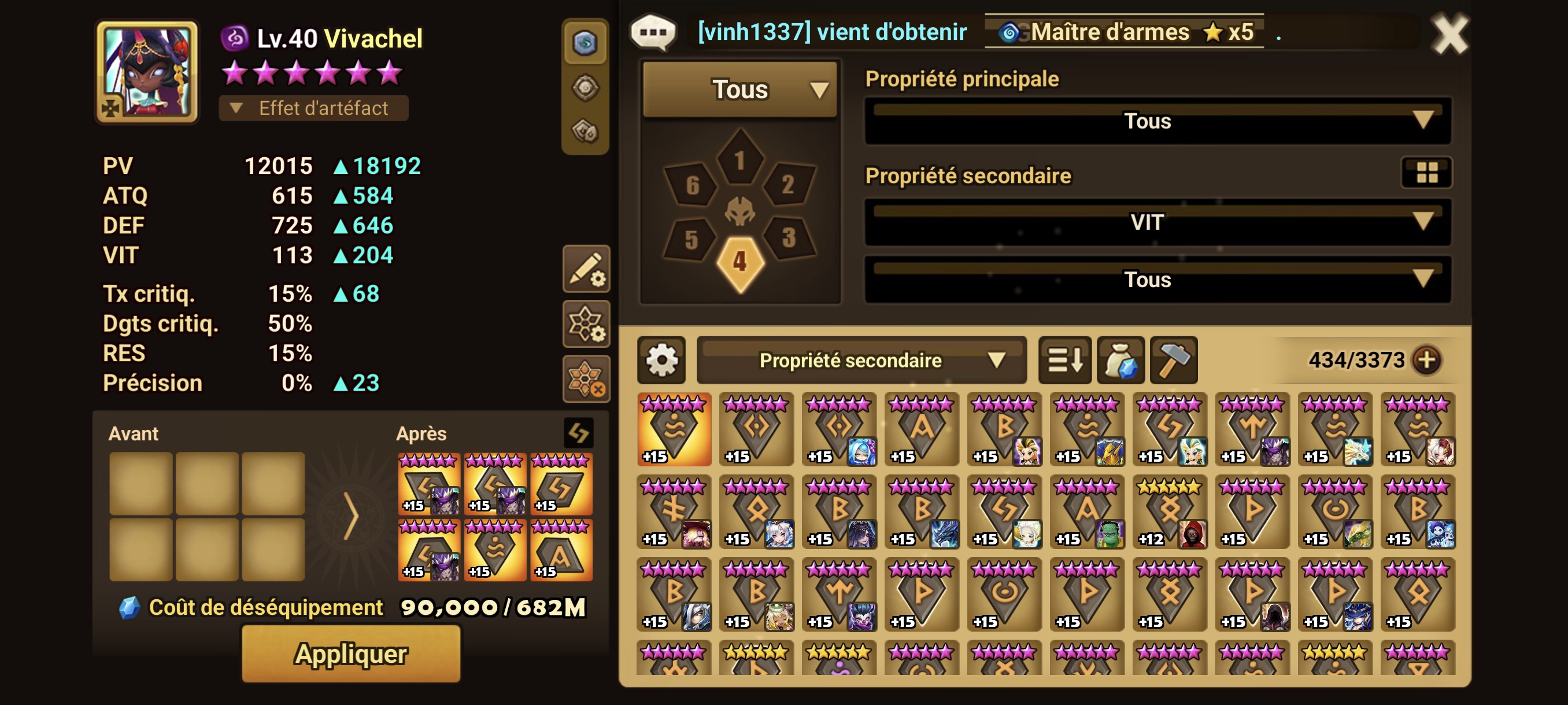The image size is (1568, 705).
Task: Expand the Effet d'artéfact section
Action: point(313,108)
